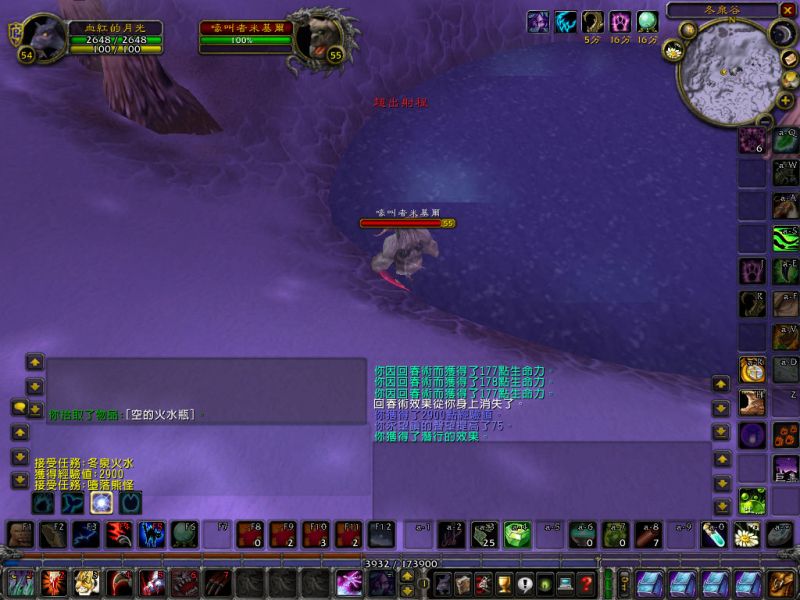
Task: Click the player portrait frame
Action: [x=44, y=36]
